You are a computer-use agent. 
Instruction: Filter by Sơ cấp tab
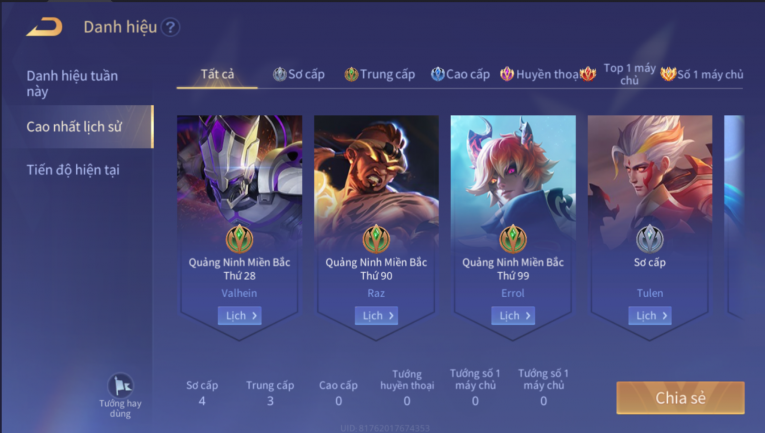click(x=299, y=74)
